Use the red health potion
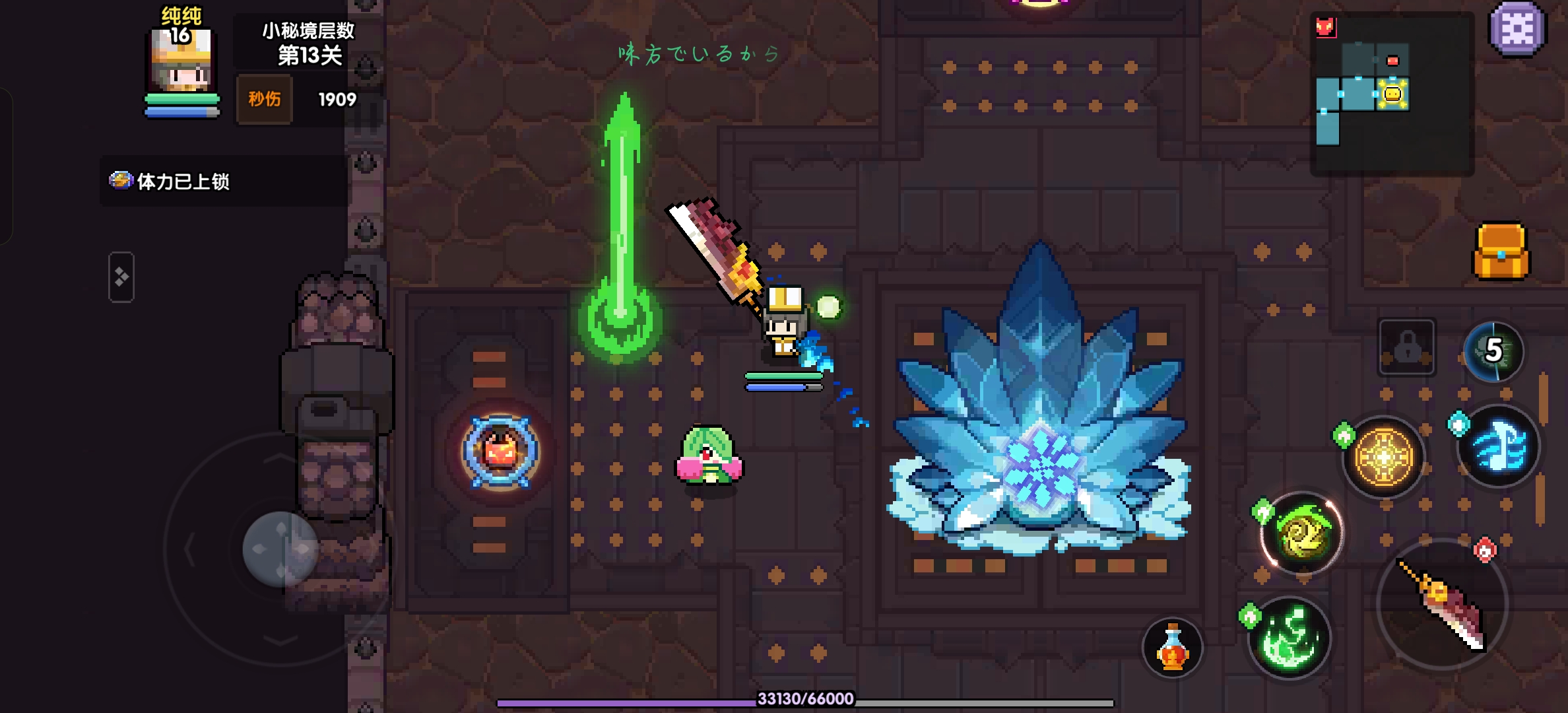This screenshot has width=1568, height=713. click(1173, 648)
